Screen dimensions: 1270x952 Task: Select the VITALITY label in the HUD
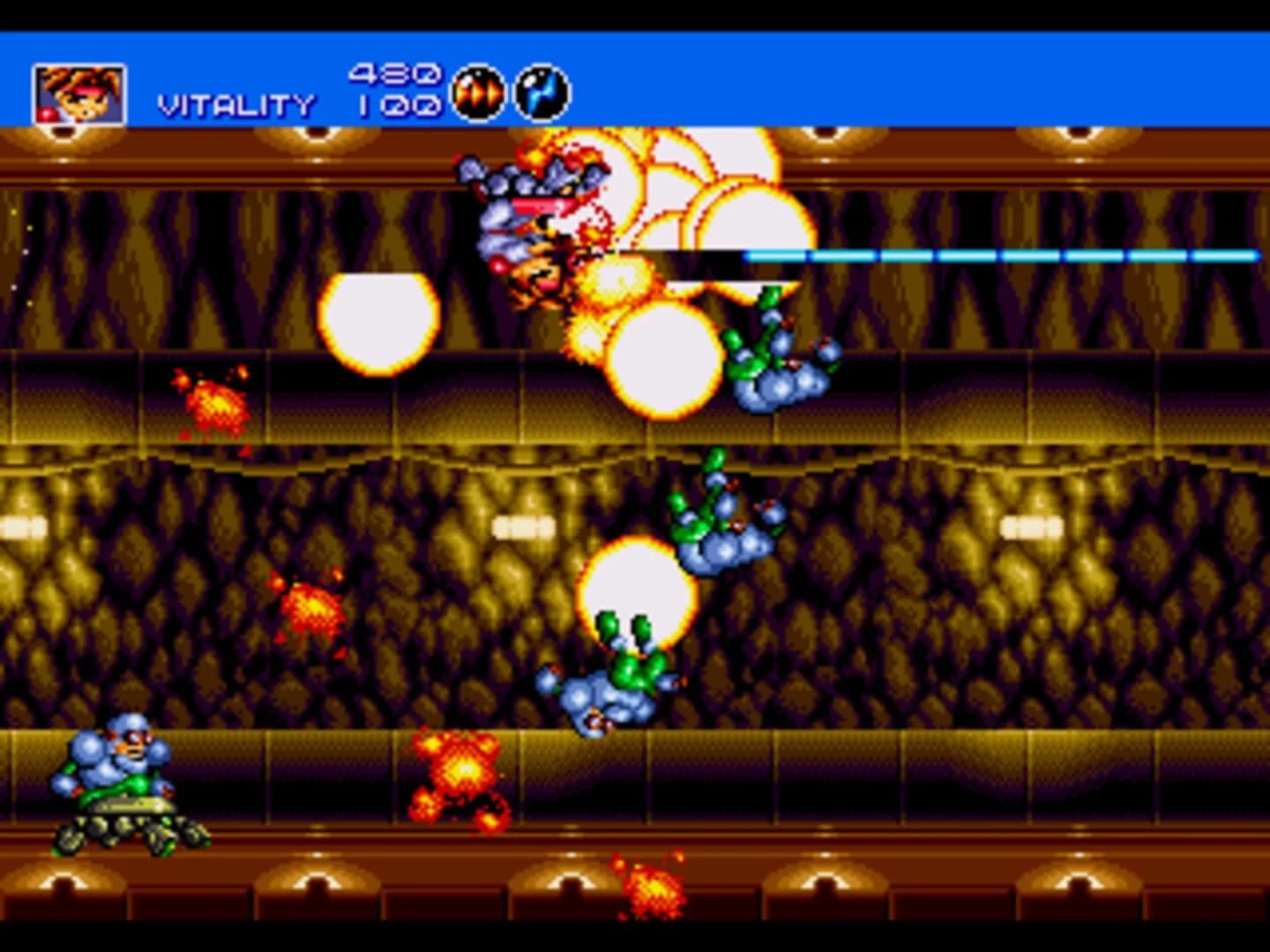pyautogui.click(x=236, y=104)
